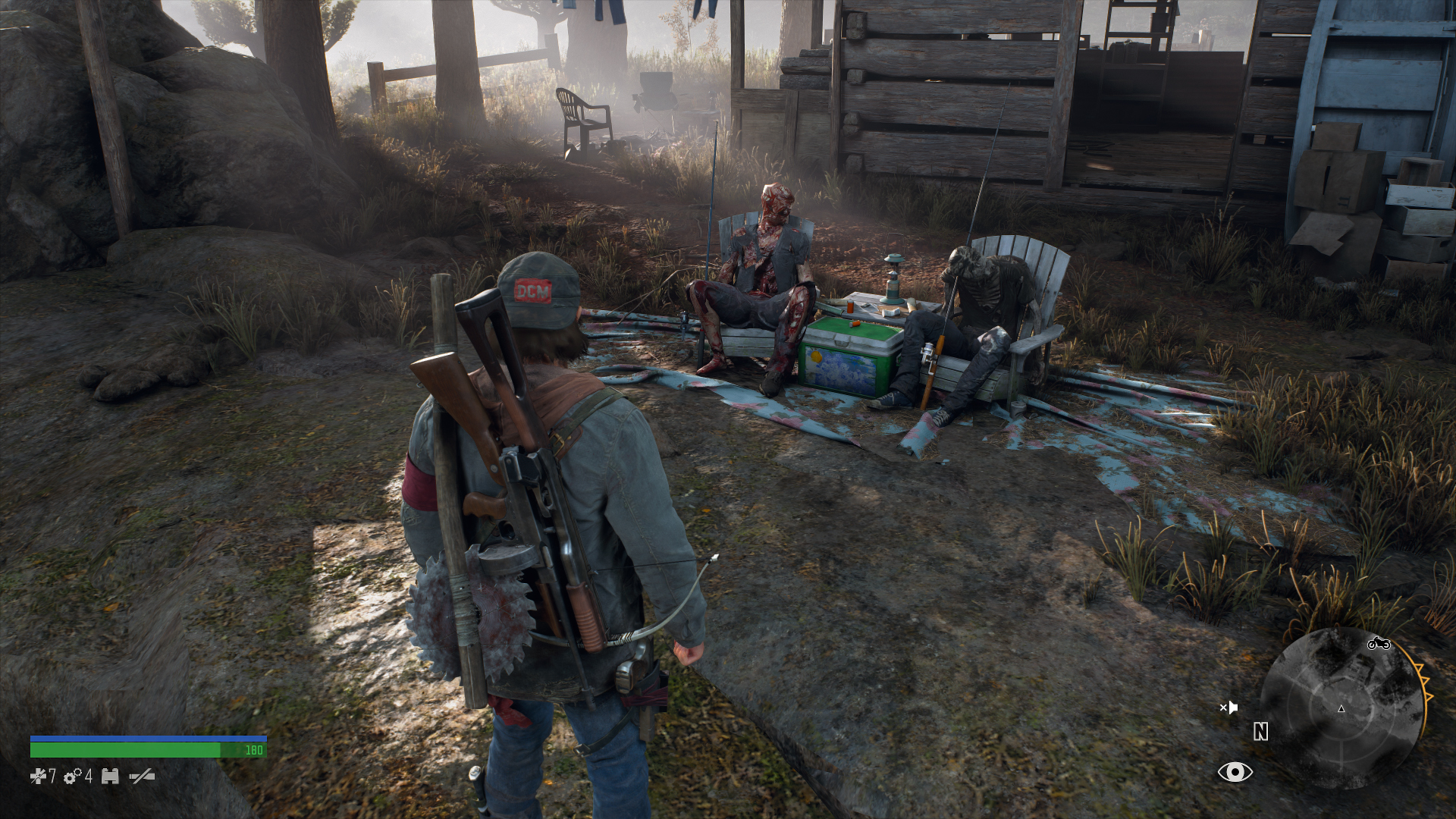Click the muted speaker noise icon
Screen dimensions: 1456x819
(x=1228, y=708)
